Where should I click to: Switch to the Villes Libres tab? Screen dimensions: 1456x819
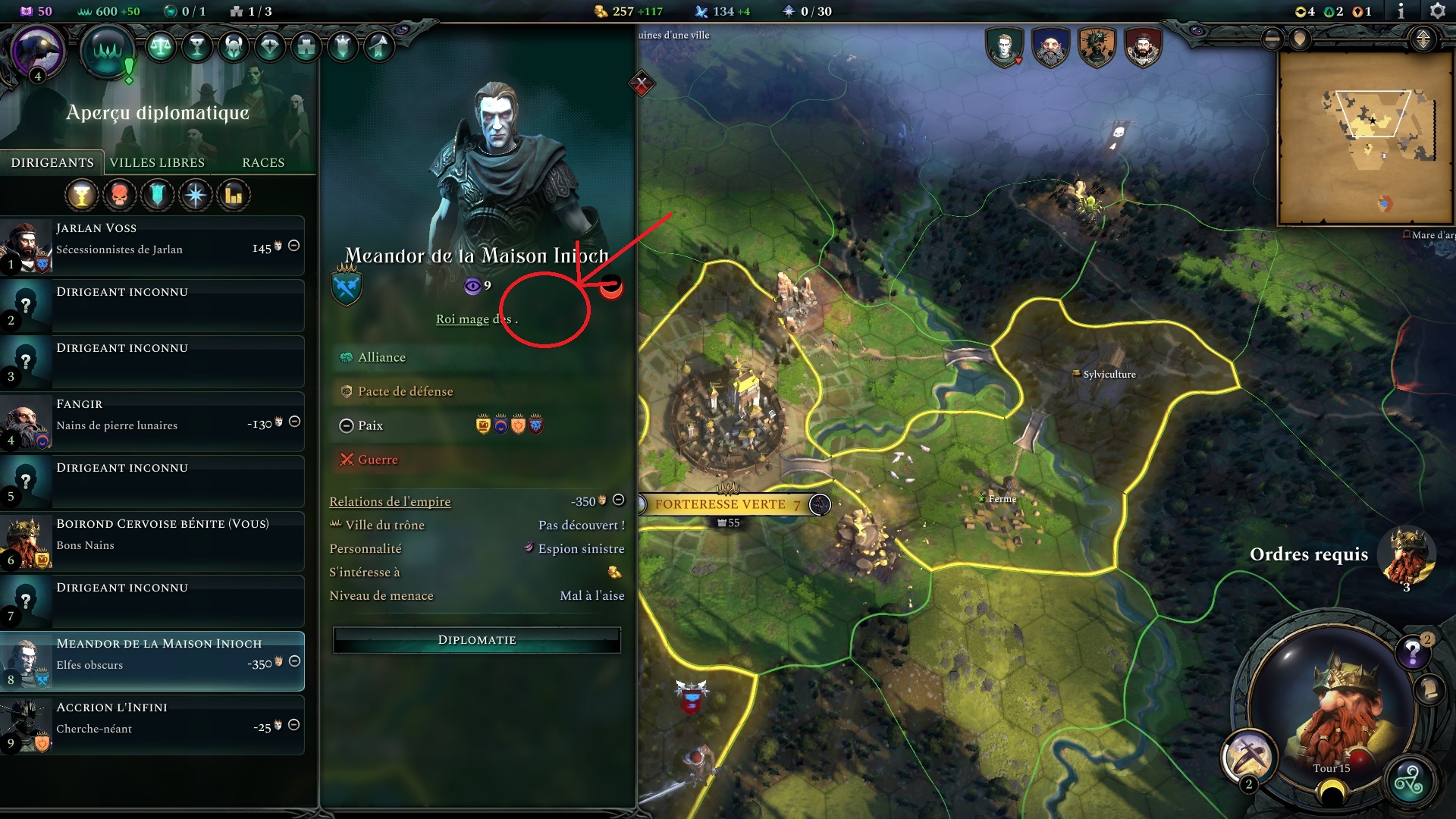pyautogui.click(x=158, y=162)
